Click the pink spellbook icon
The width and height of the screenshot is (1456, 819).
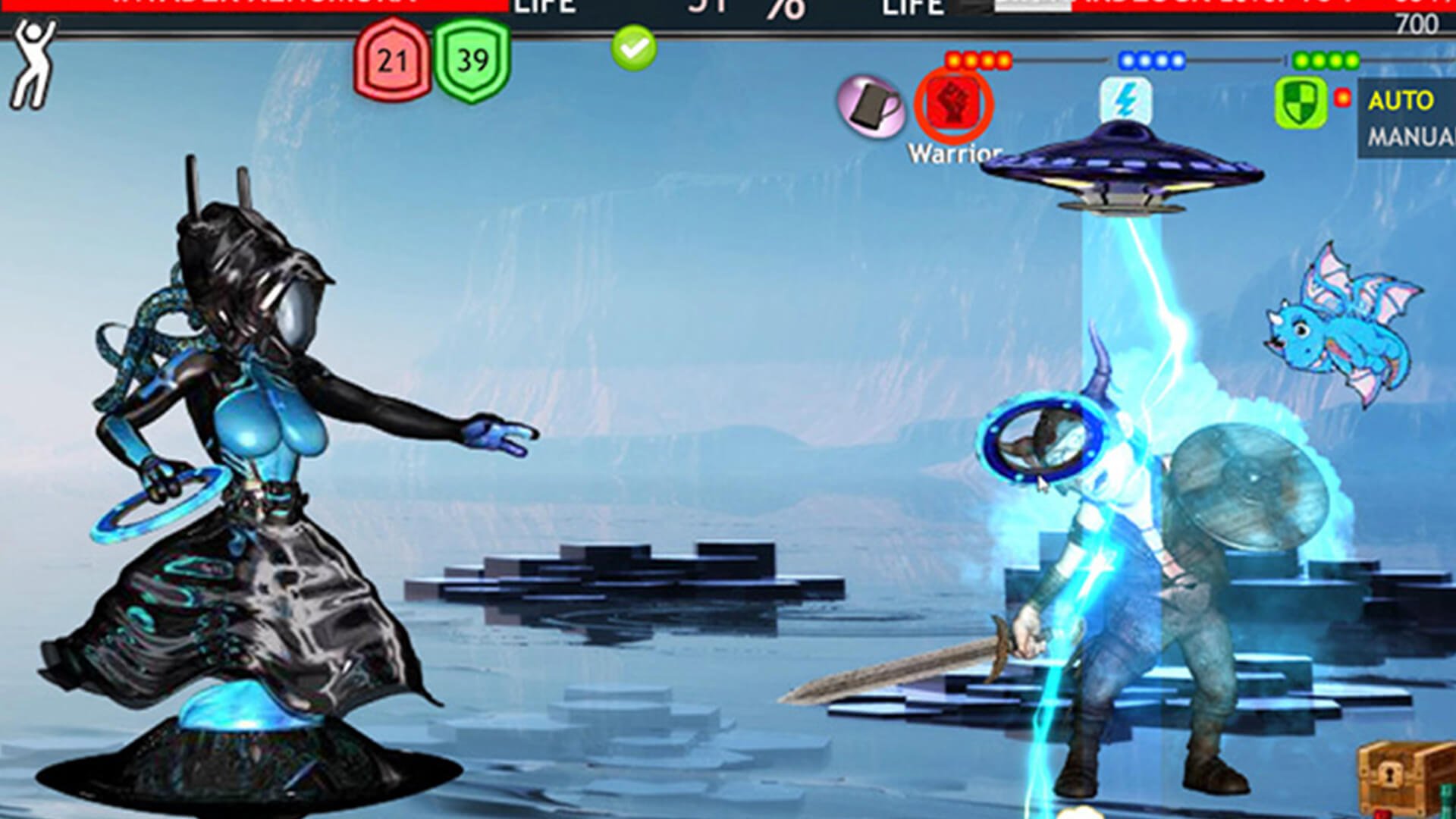[x=871, y=107]
